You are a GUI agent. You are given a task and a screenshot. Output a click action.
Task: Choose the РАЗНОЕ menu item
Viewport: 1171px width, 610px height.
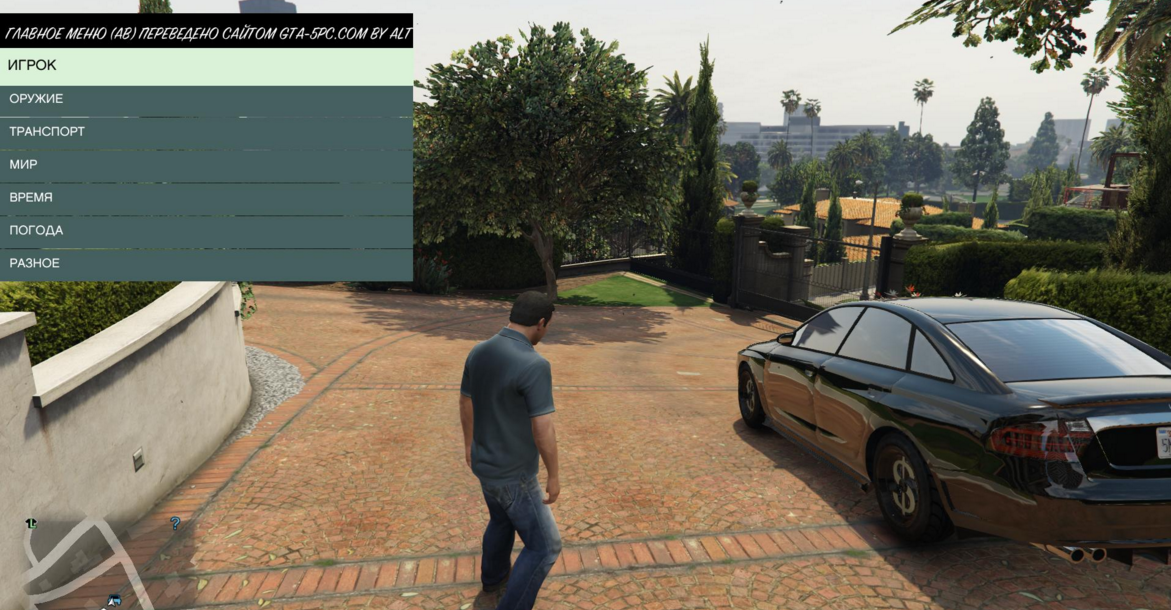point(206,264)
